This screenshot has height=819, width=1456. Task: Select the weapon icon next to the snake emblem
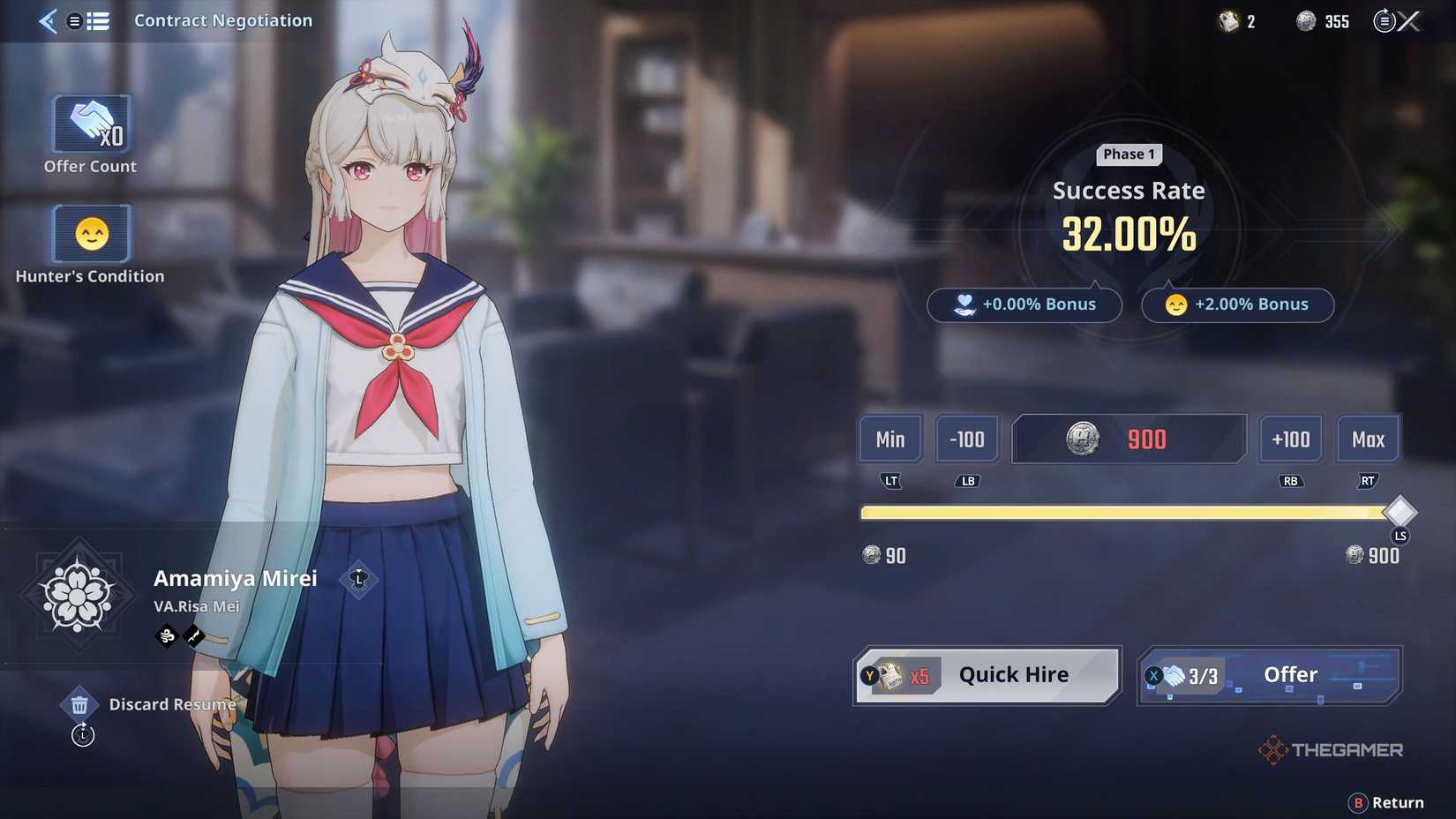tap(192, 635)
